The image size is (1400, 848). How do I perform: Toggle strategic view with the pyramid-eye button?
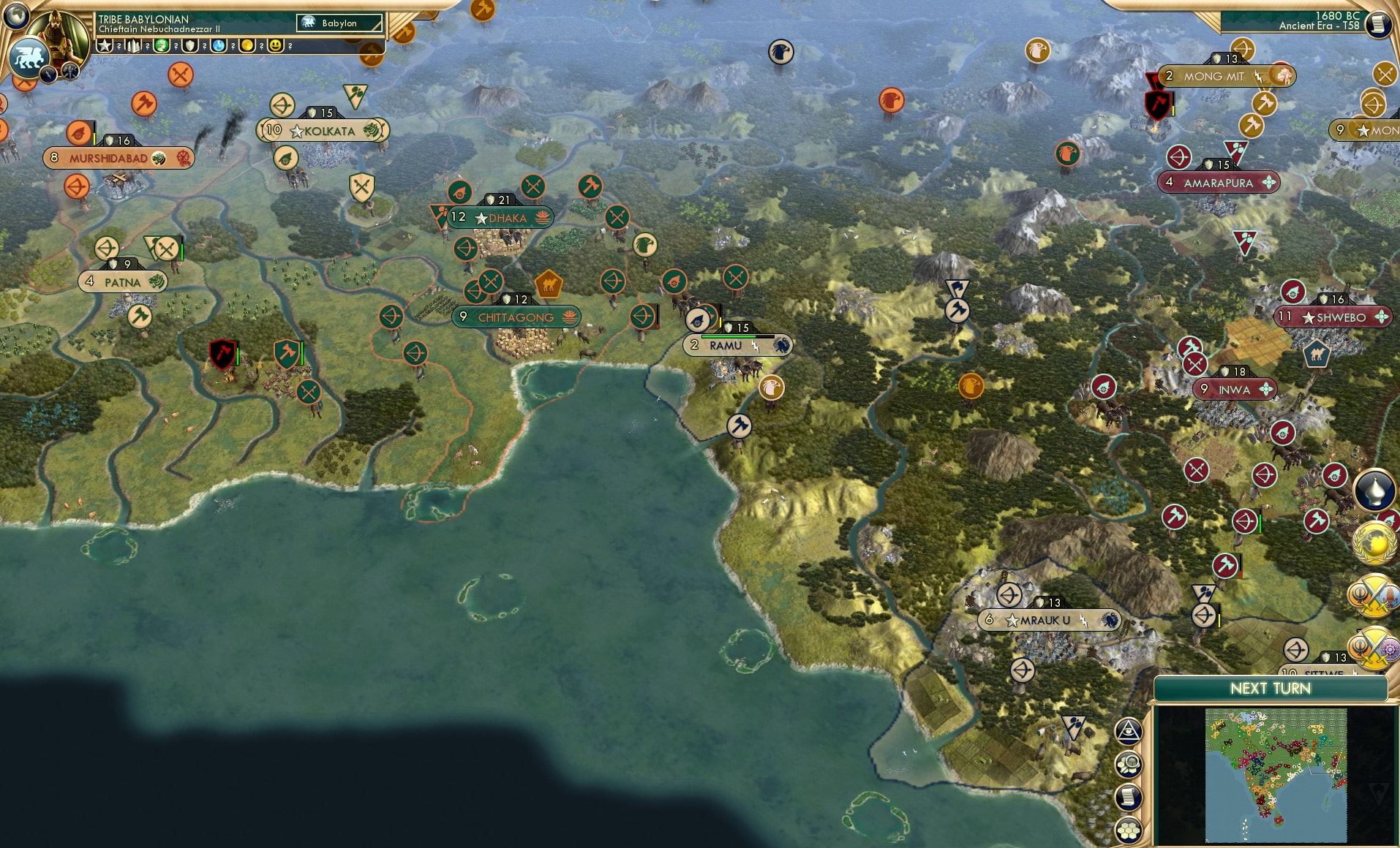tap(1129, 731)
